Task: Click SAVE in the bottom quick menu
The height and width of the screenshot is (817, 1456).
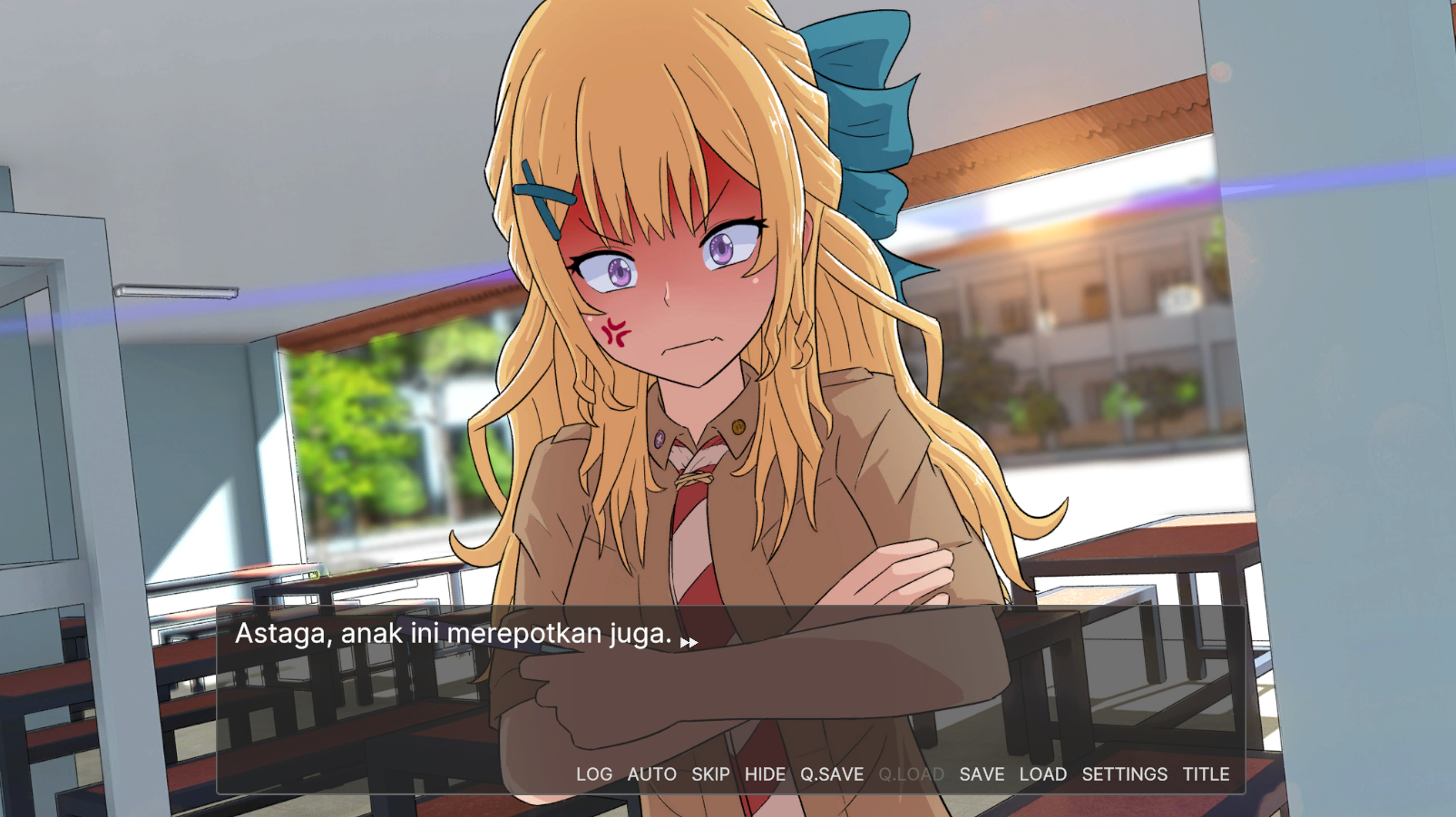Action: 983,774
